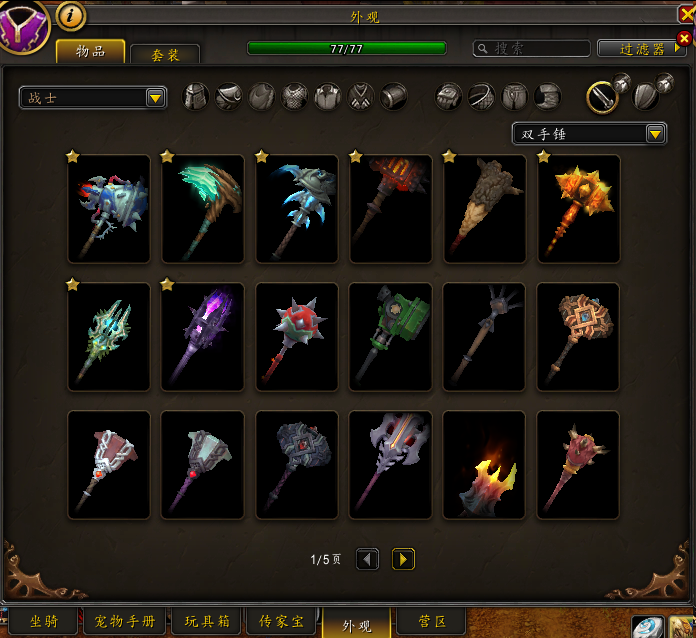Pick the red spiked ball mace appearance
Viewport: 696px width, 638px height.
(297, 336)
